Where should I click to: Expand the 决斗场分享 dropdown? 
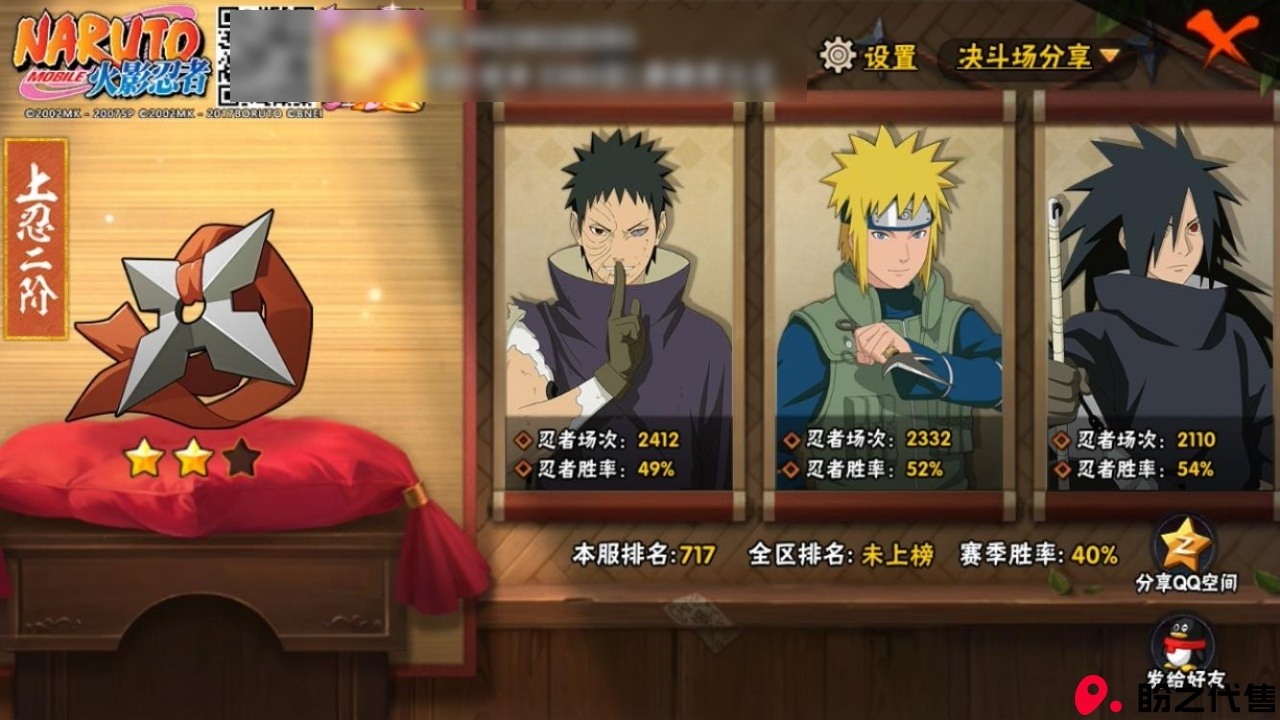(x=1036, y=57)
